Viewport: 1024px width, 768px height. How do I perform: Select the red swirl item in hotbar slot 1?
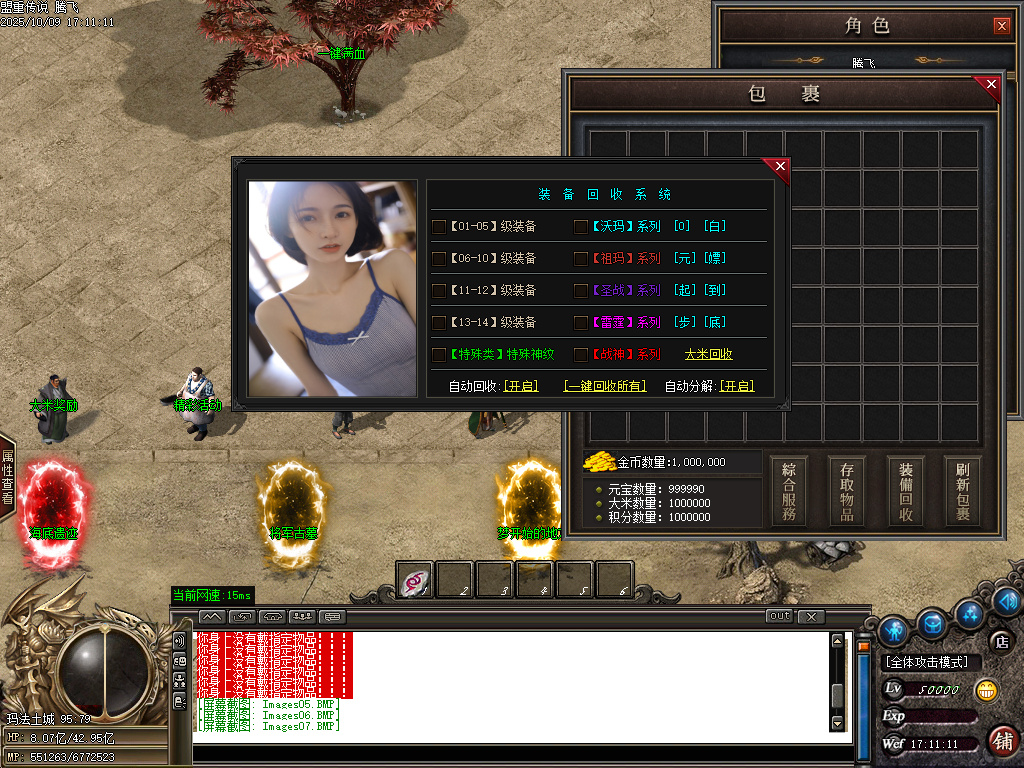click(x=415, y=580)
